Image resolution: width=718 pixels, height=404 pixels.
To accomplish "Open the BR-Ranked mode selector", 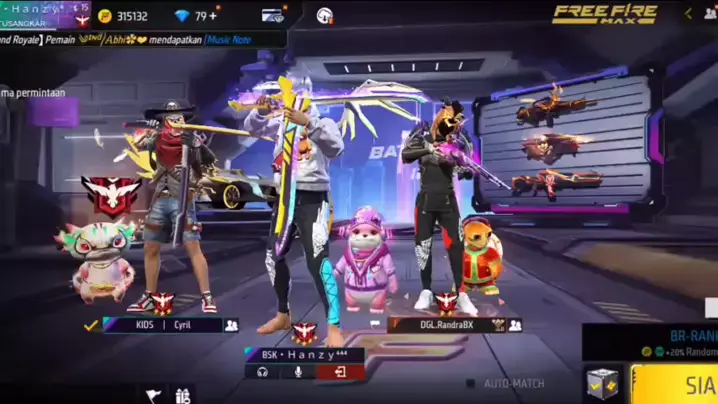I will (x=660, y=342).
